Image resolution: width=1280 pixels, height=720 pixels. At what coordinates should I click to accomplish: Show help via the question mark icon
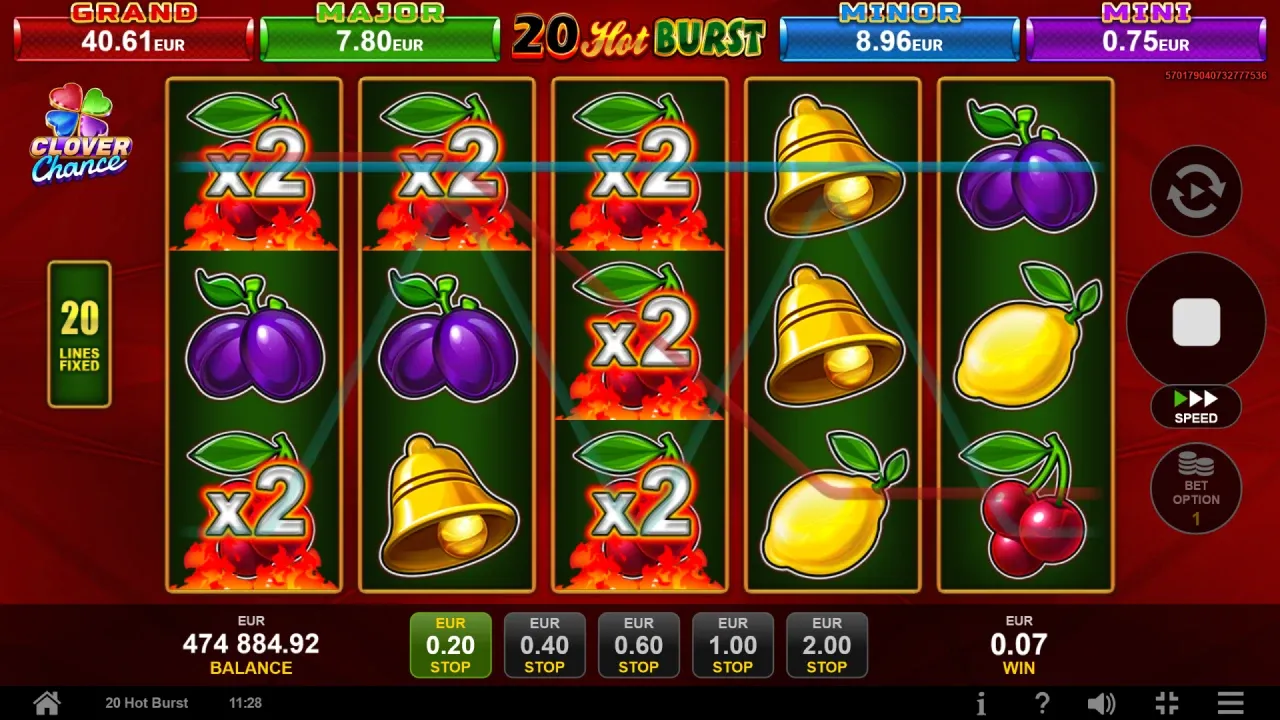pos(1042,703)
